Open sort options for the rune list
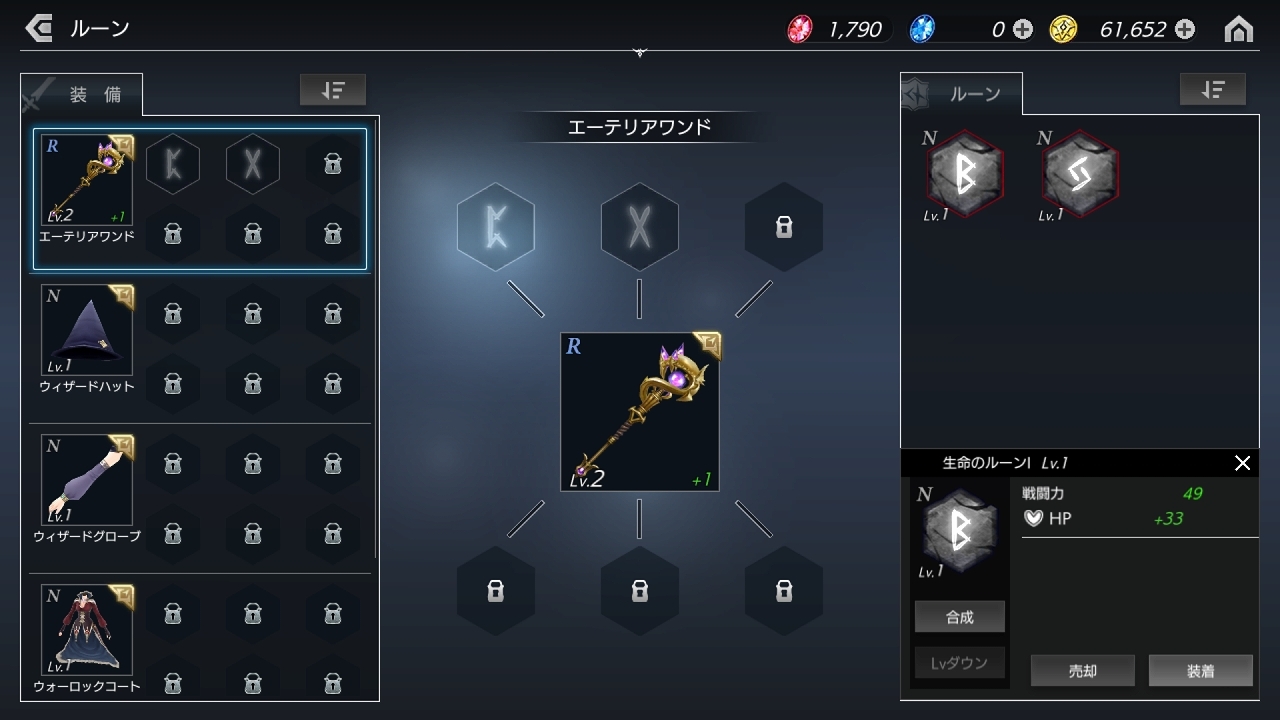Screen dimensions: 1280x720 (x=1213, y=89)
